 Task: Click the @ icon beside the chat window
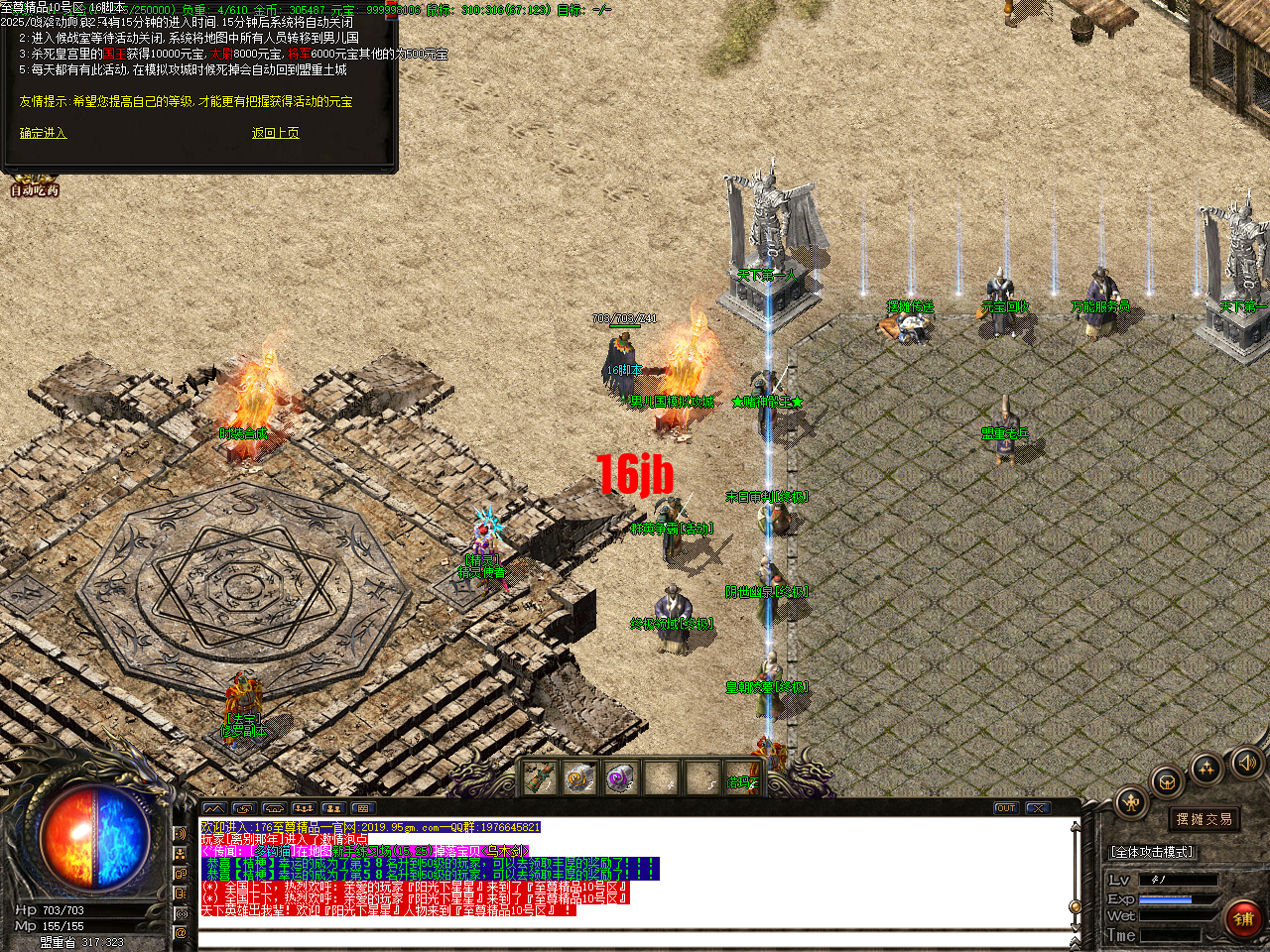tap(181, 932)
